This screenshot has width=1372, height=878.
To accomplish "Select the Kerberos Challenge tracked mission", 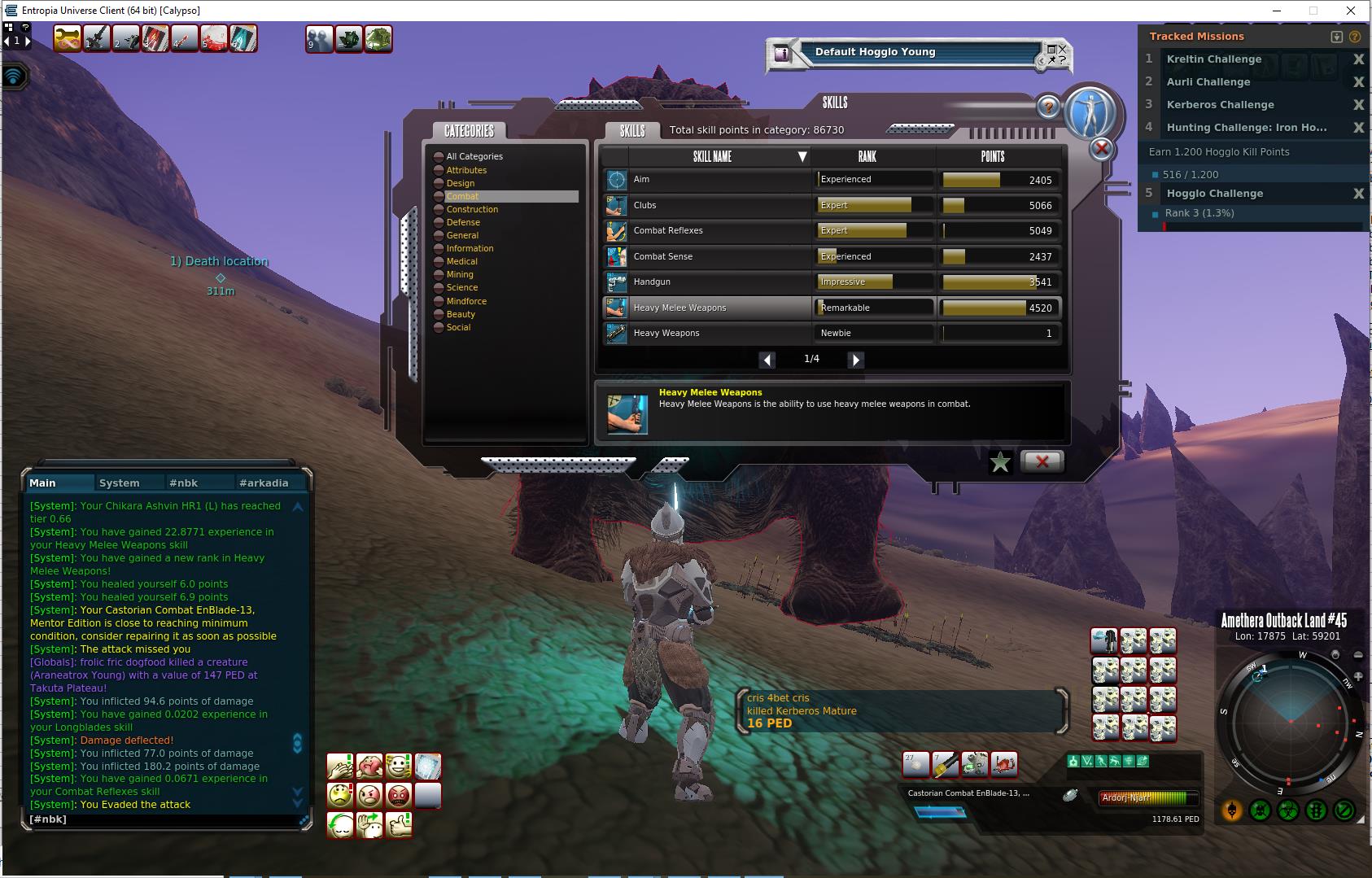I will [x=1220, y=105].
